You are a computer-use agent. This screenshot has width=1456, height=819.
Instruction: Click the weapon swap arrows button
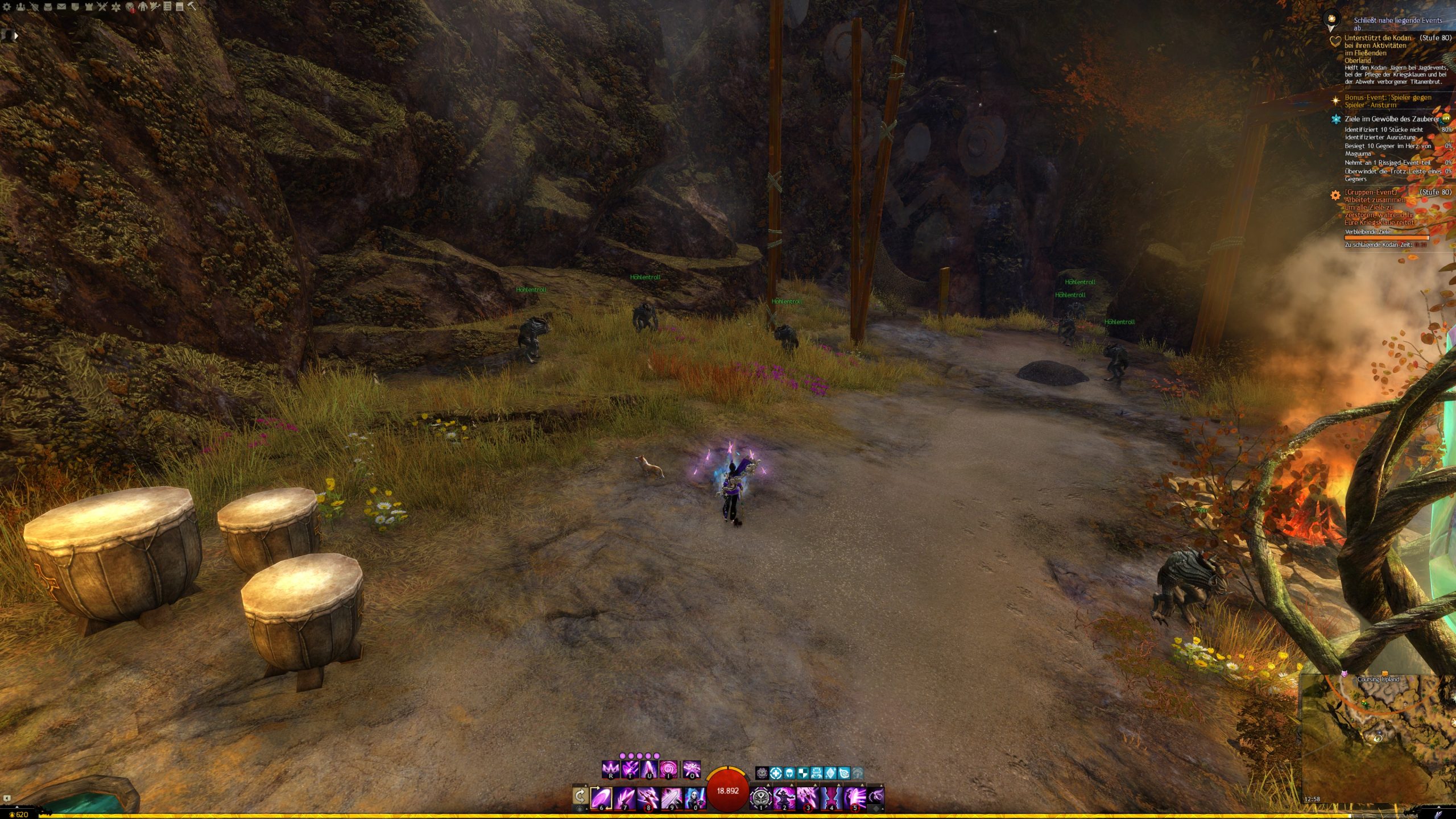(x=580, y=796)
